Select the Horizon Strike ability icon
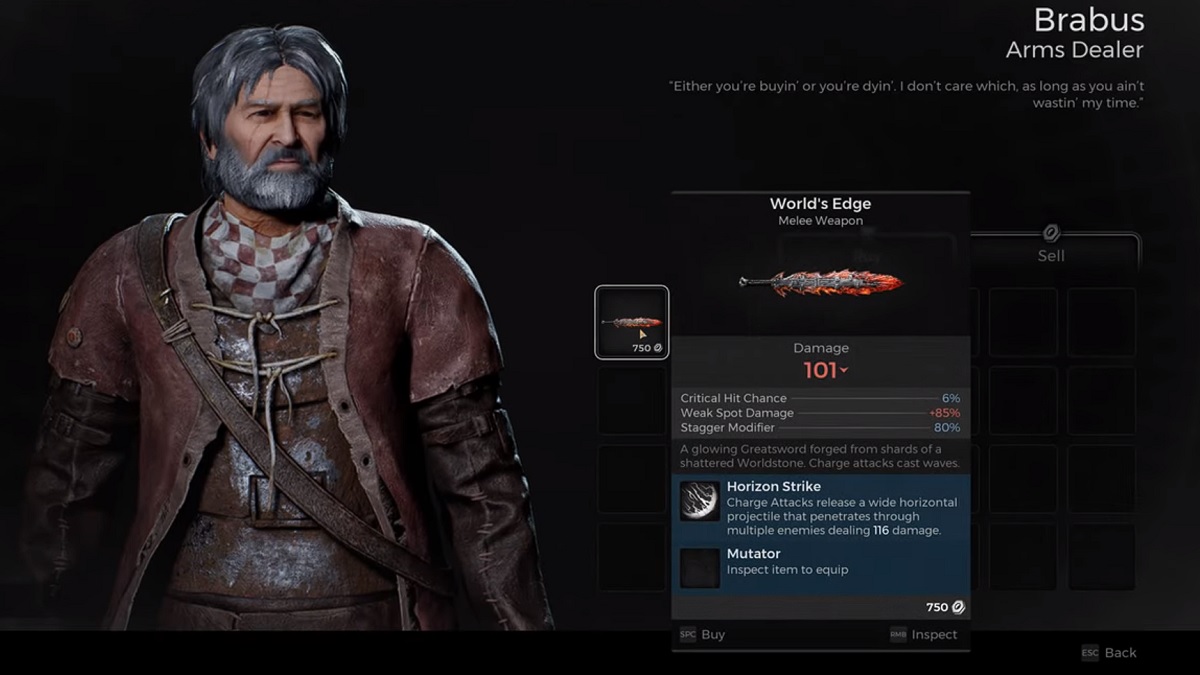1200x675 pixels. pyautogui.click(x=700, y=502)
